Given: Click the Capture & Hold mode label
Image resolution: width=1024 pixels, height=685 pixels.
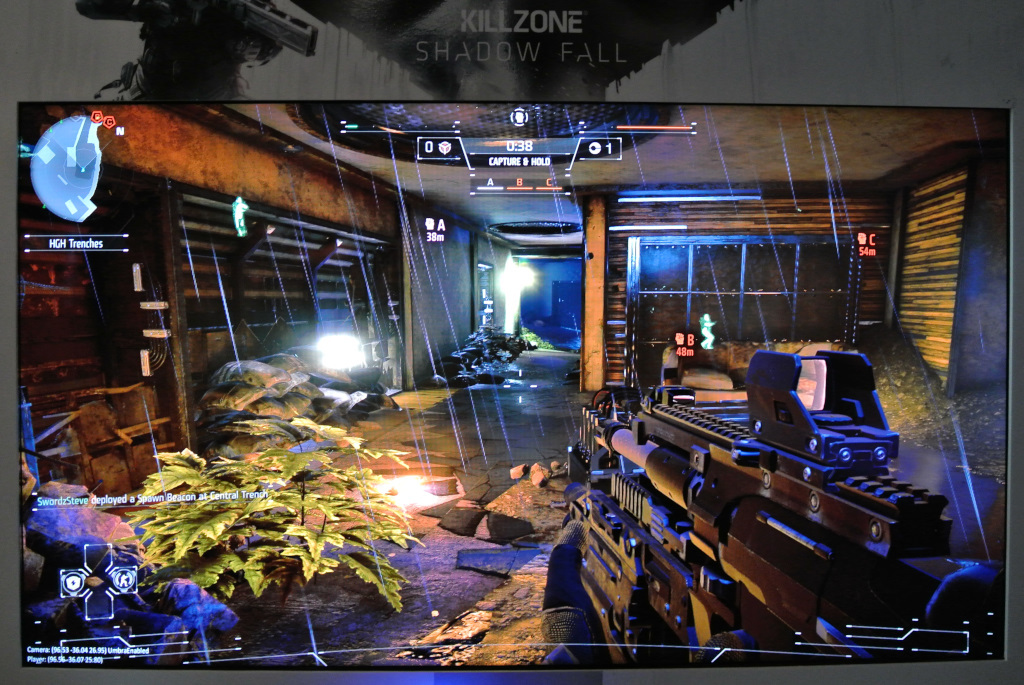Looking at the screenshot, I should click(518, 161).
